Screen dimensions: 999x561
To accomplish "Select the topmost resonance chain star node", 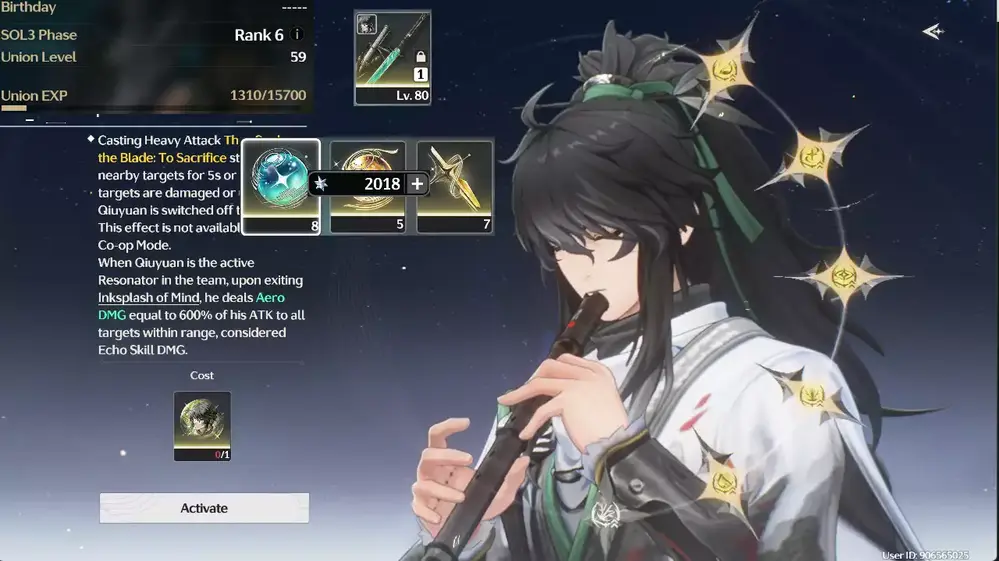I will [724, 68].
